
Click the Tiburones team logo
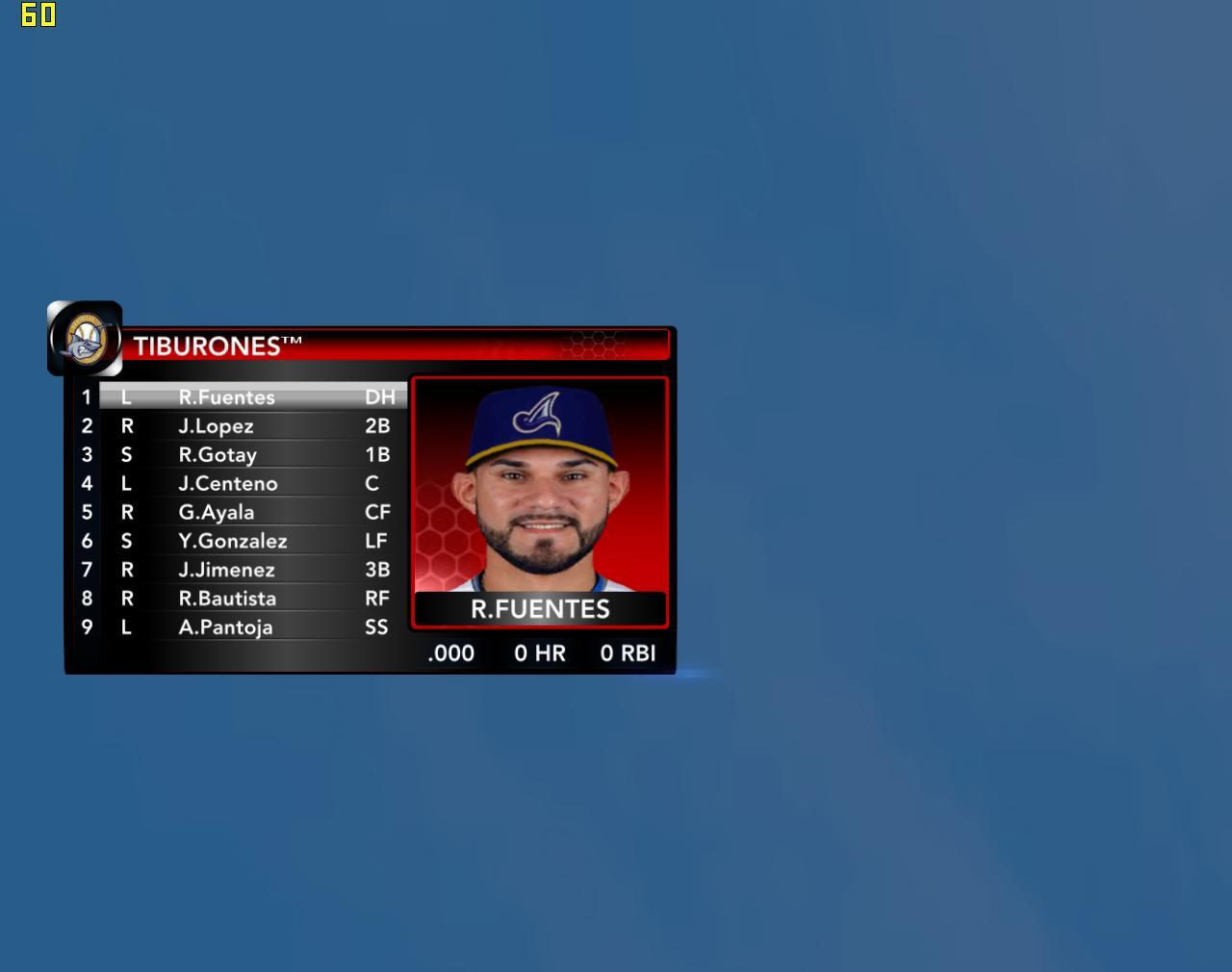click(85, 339)
